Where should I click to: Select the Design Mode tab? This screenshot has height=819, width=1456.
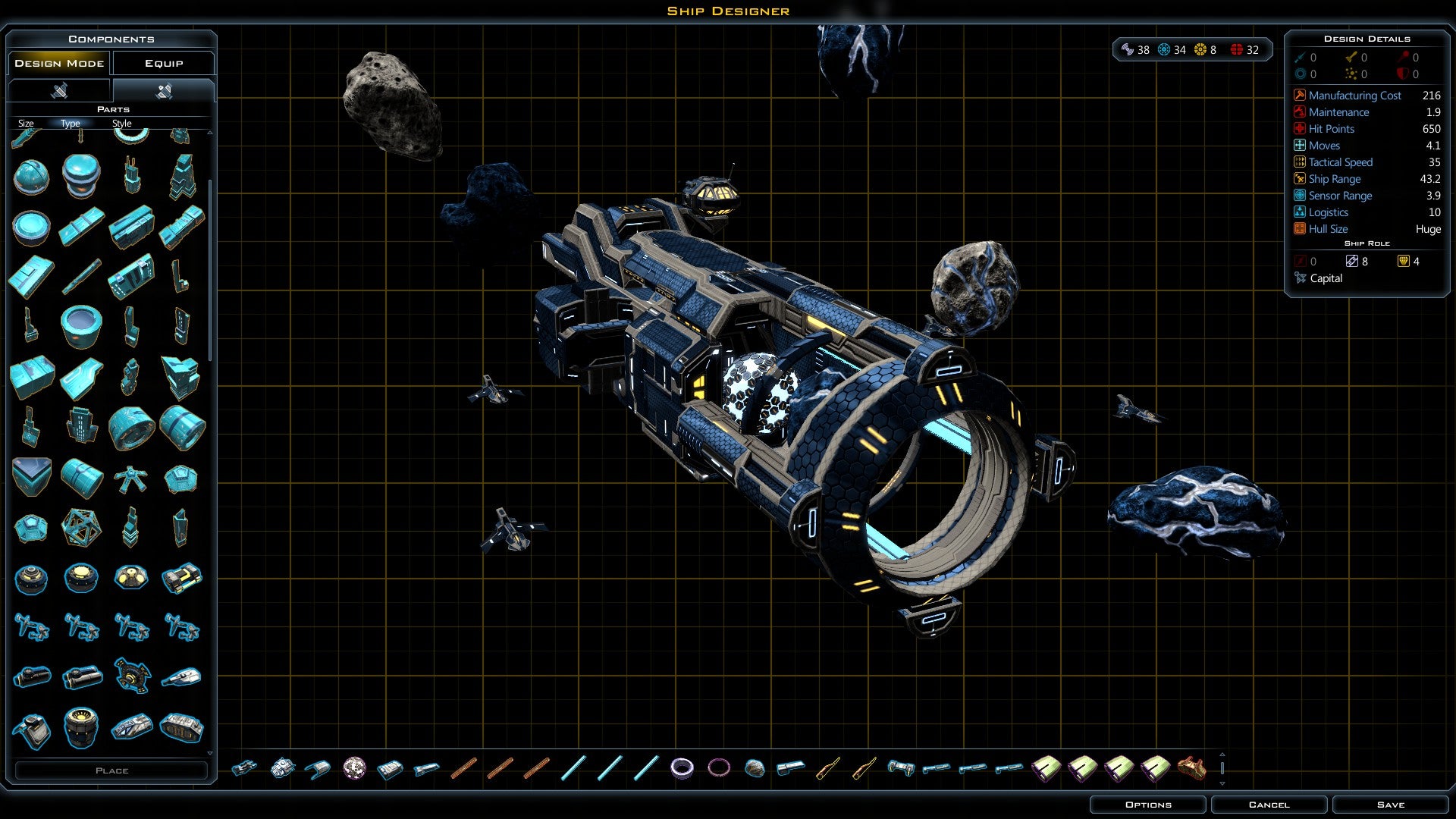pyautogui.click(x=58, y=63)
